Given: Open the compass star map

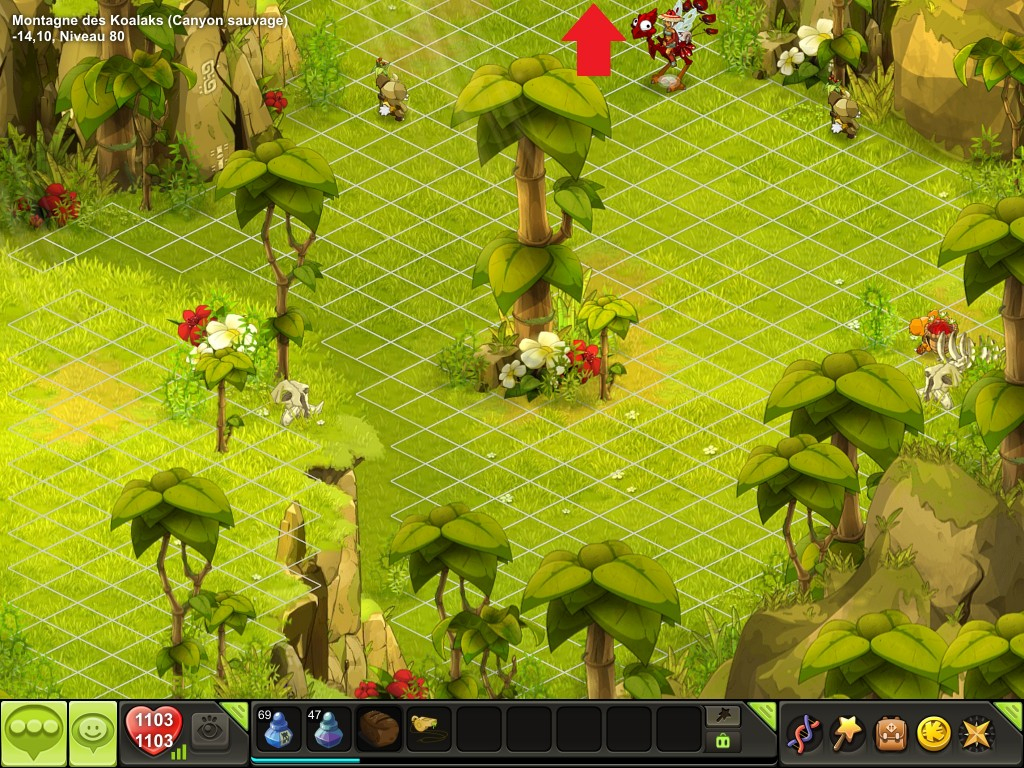Looking at the screenshot, I should [x=977, y=733].
